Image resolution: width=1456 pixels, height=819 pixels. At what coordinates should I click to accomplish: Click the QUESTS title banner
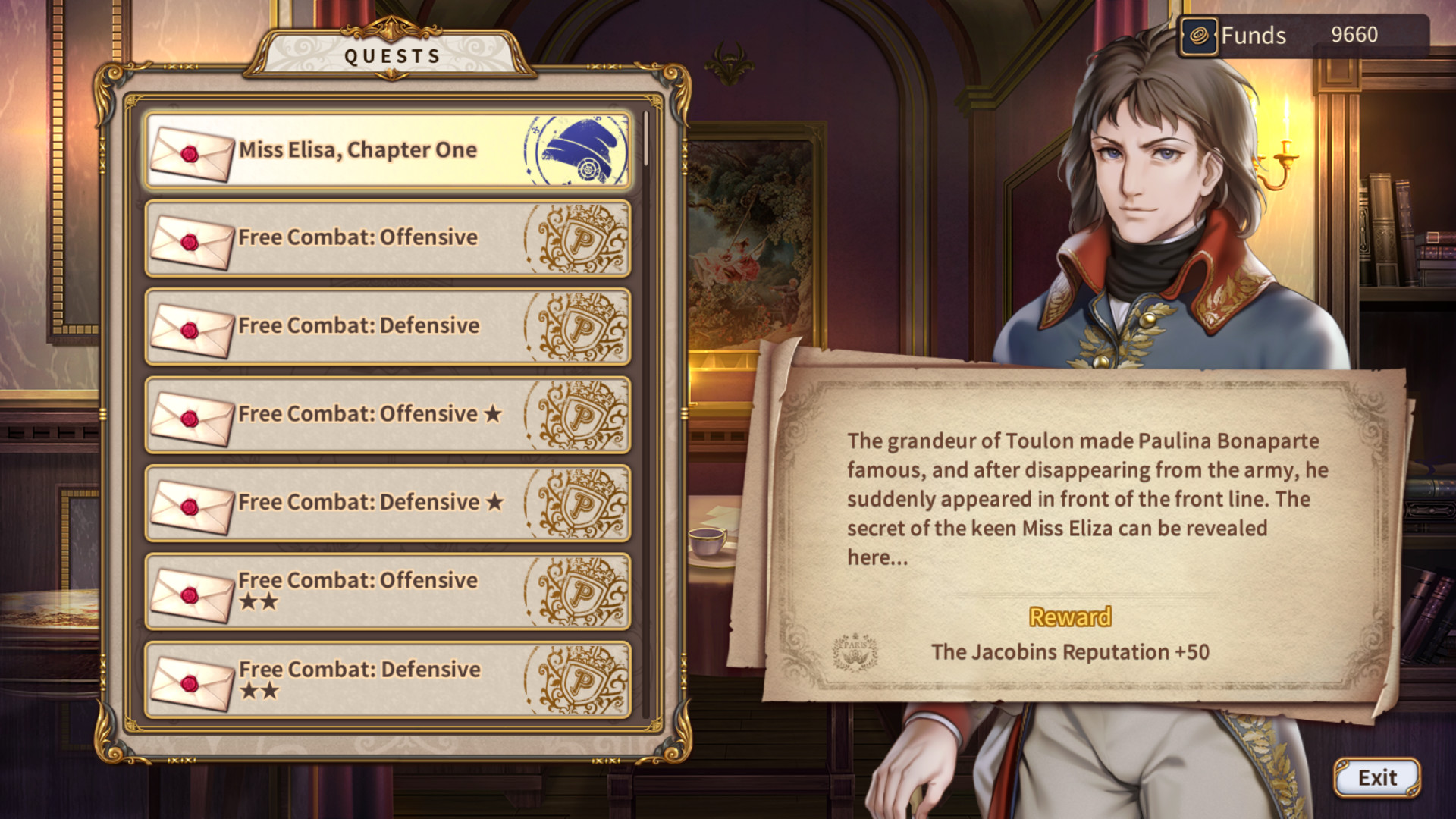click(x=392, y=53)
